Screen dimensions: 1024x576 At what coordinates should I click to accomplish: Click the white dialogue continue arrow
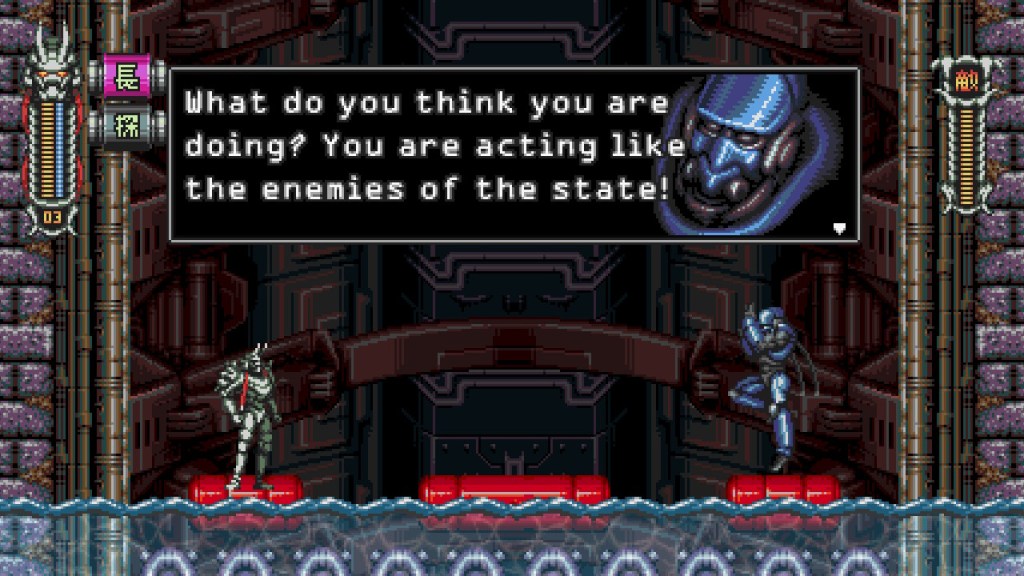coord(840,228)
